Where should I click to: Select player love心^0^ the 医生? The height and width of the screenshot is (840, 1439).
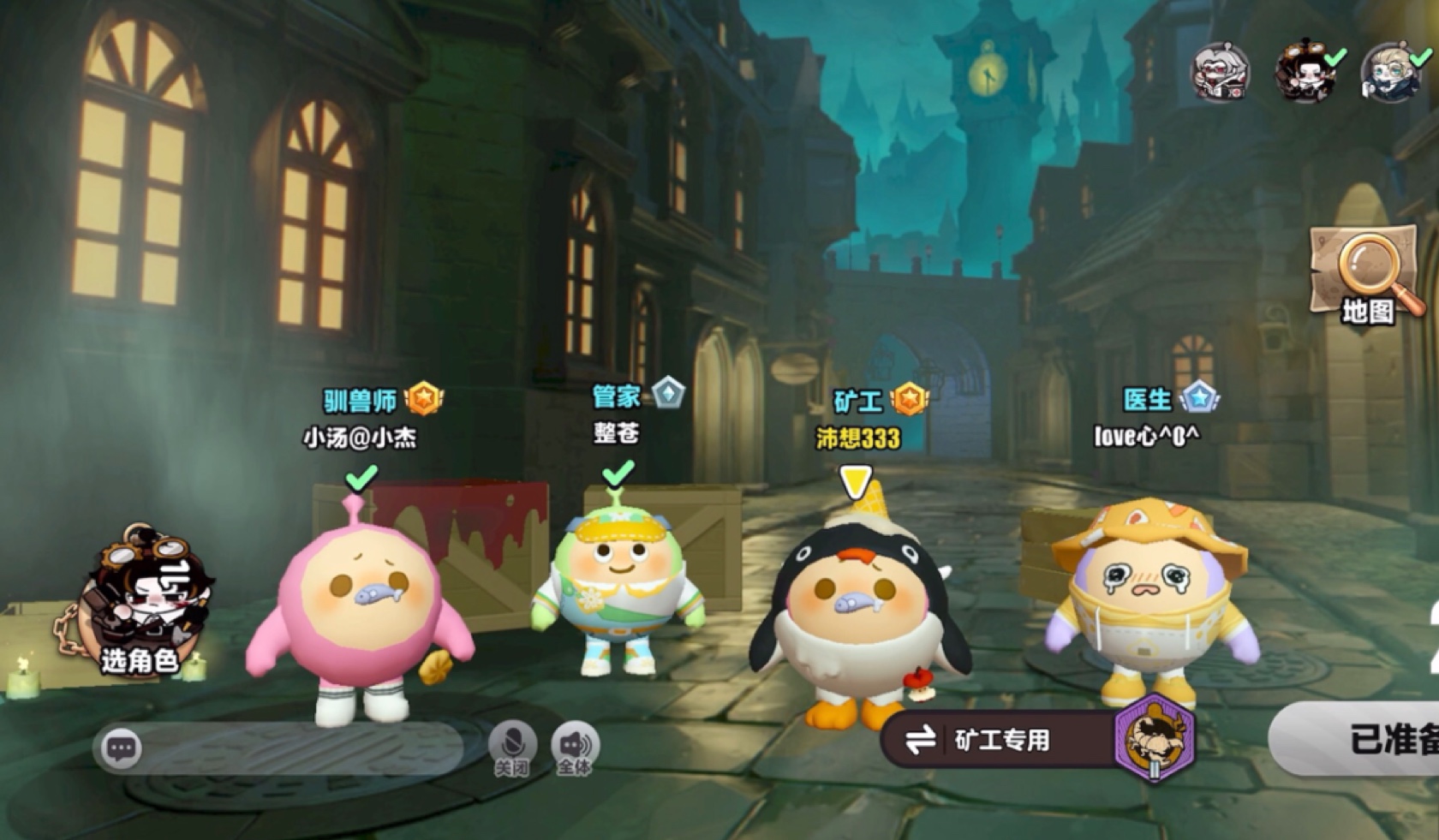tap(1149, 599)
